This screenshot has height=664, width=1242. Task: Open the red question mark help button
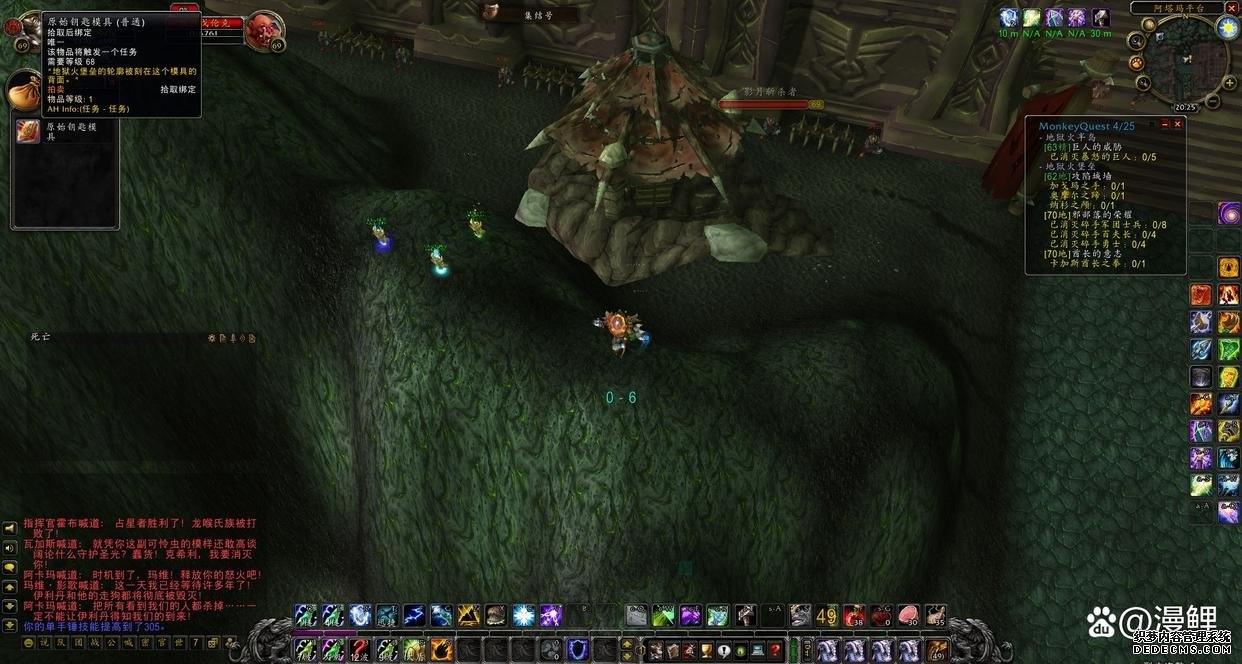(774, 651)
